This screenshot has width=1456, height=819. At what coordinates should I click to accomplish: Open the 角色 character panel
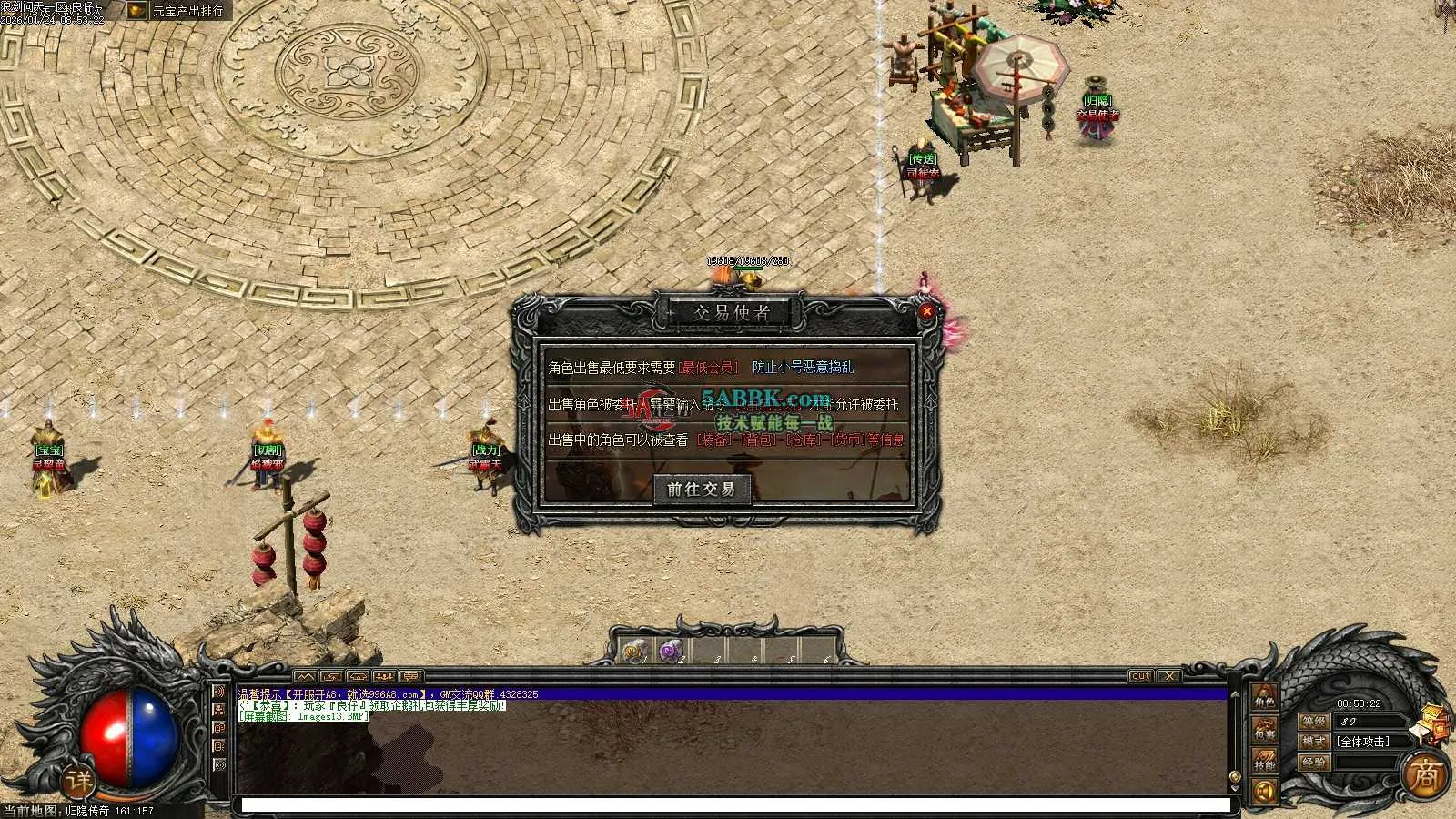point(1265,697)
